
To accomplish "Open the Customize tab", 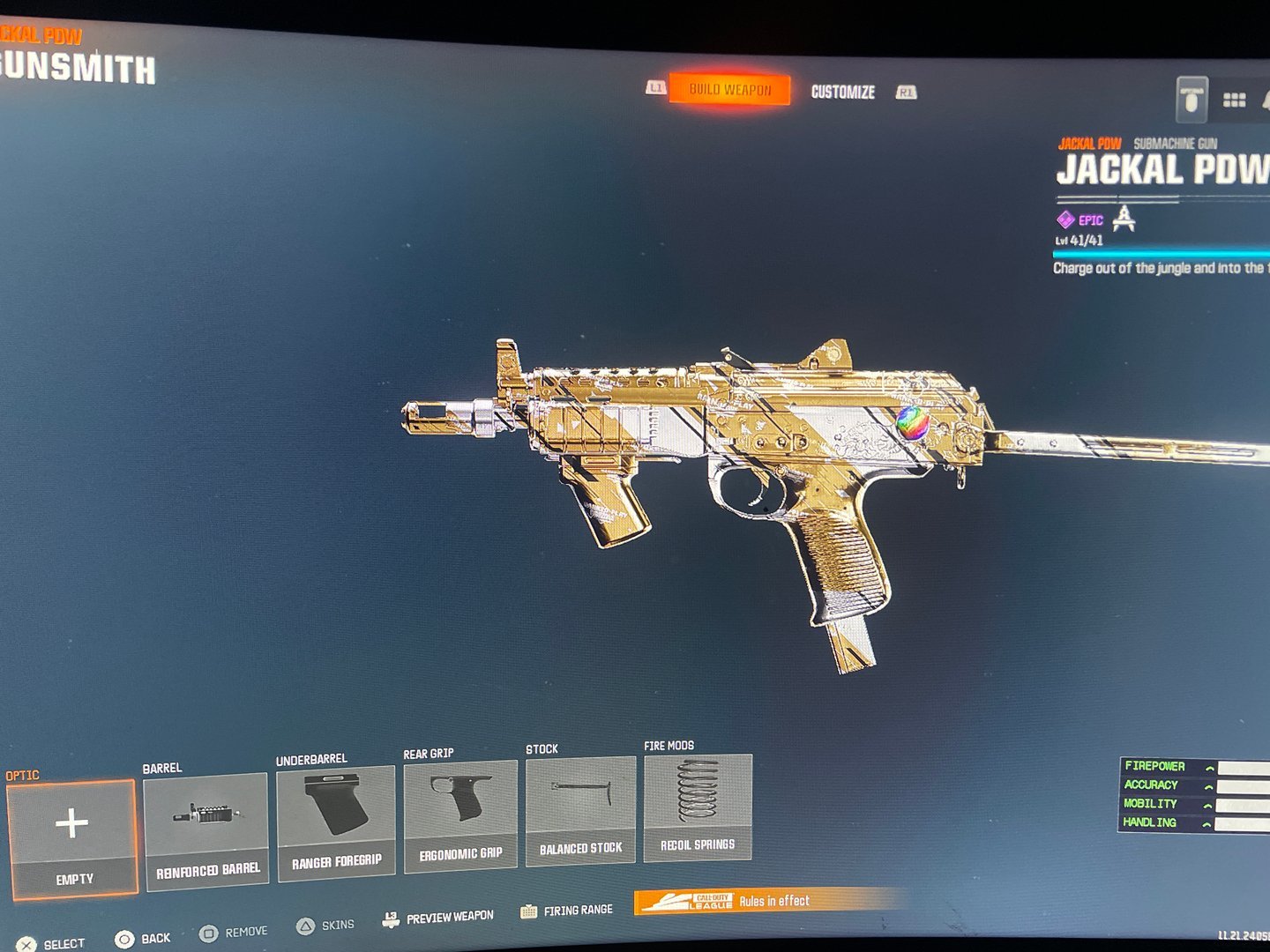I will click(x=842, y=92).
